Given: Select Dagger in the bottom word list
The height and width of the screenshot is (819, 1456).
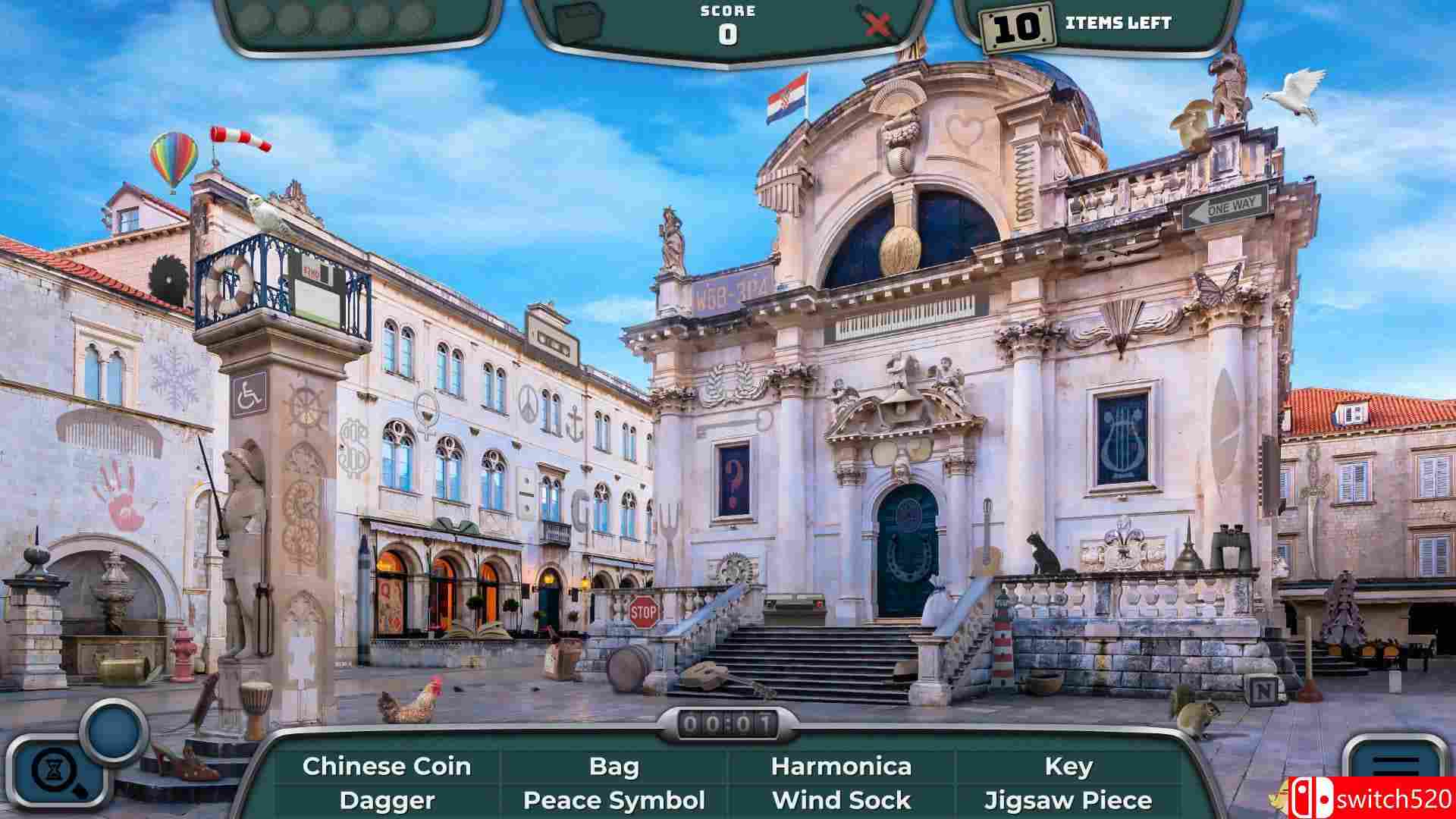Looking at the screenshot, I should pyautogui.click(x=387, y=800).
